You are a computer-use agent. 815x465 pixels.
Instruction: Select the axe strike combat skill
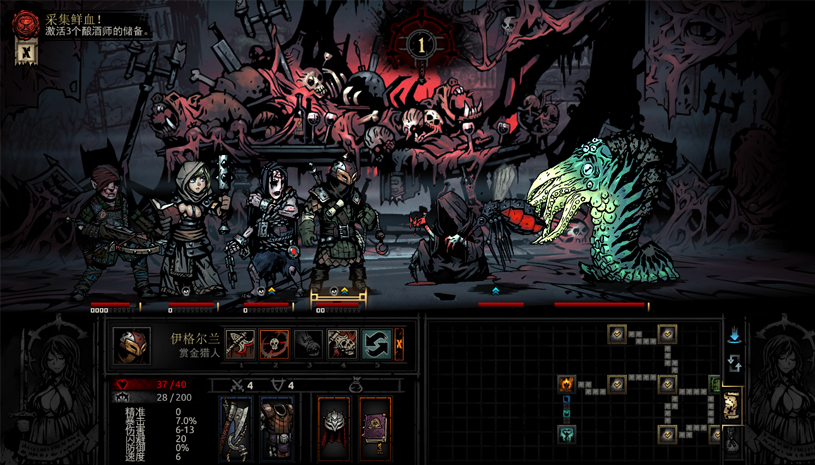click(240, 344)
